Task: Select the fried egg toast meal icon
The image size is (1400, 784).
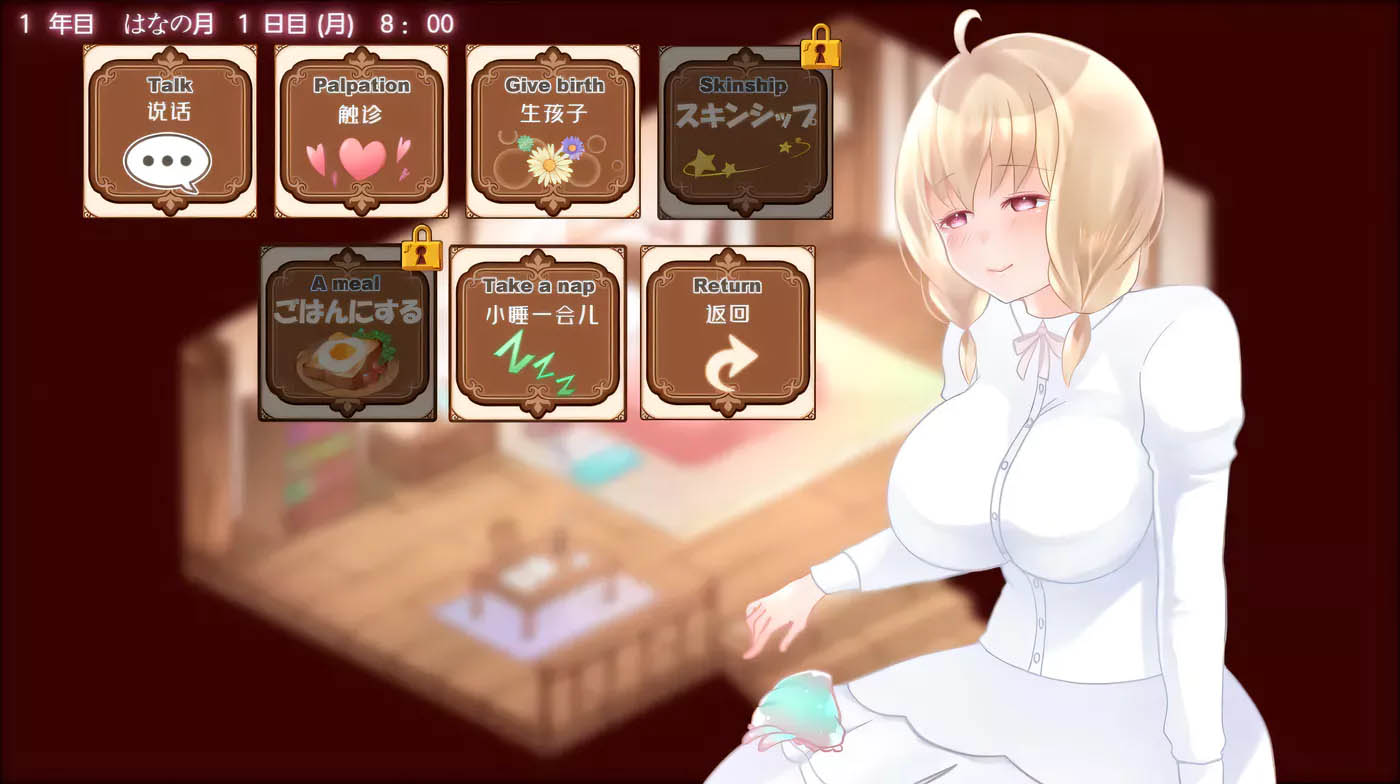Action: (345, 360)
